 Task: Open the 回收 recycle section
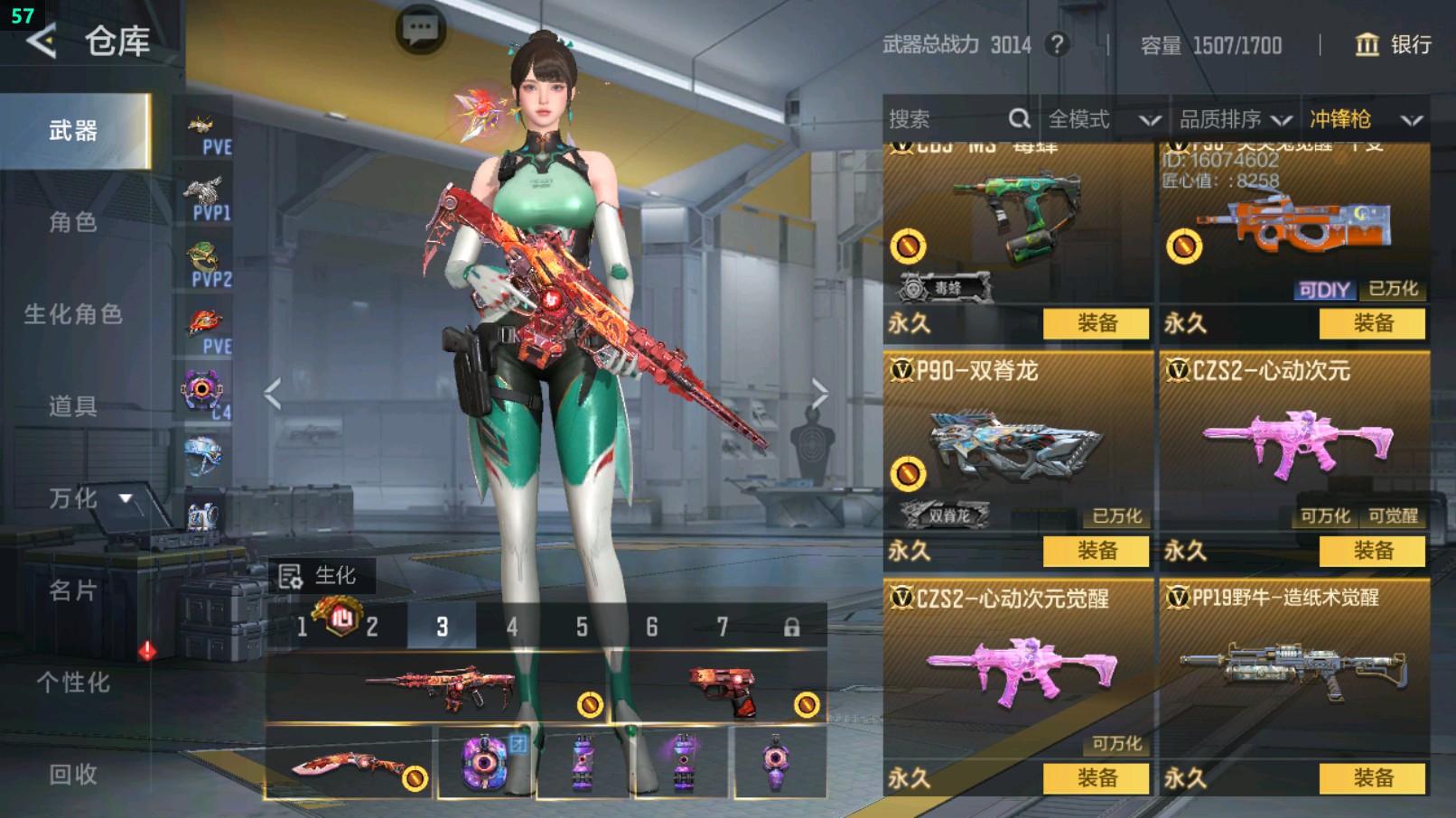click(x=73, y=774)
